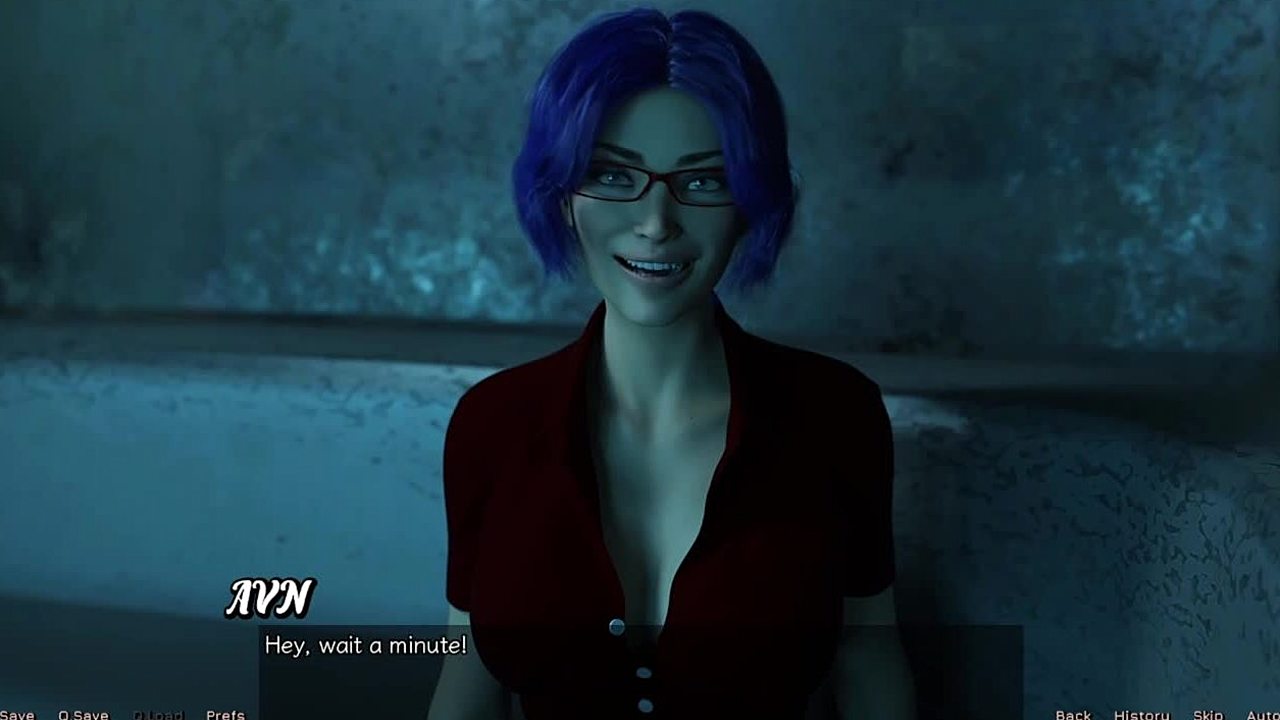The width and height of the screenshot is (1280, 720).
Task: Show the dialogue History
Action: 1141,714
